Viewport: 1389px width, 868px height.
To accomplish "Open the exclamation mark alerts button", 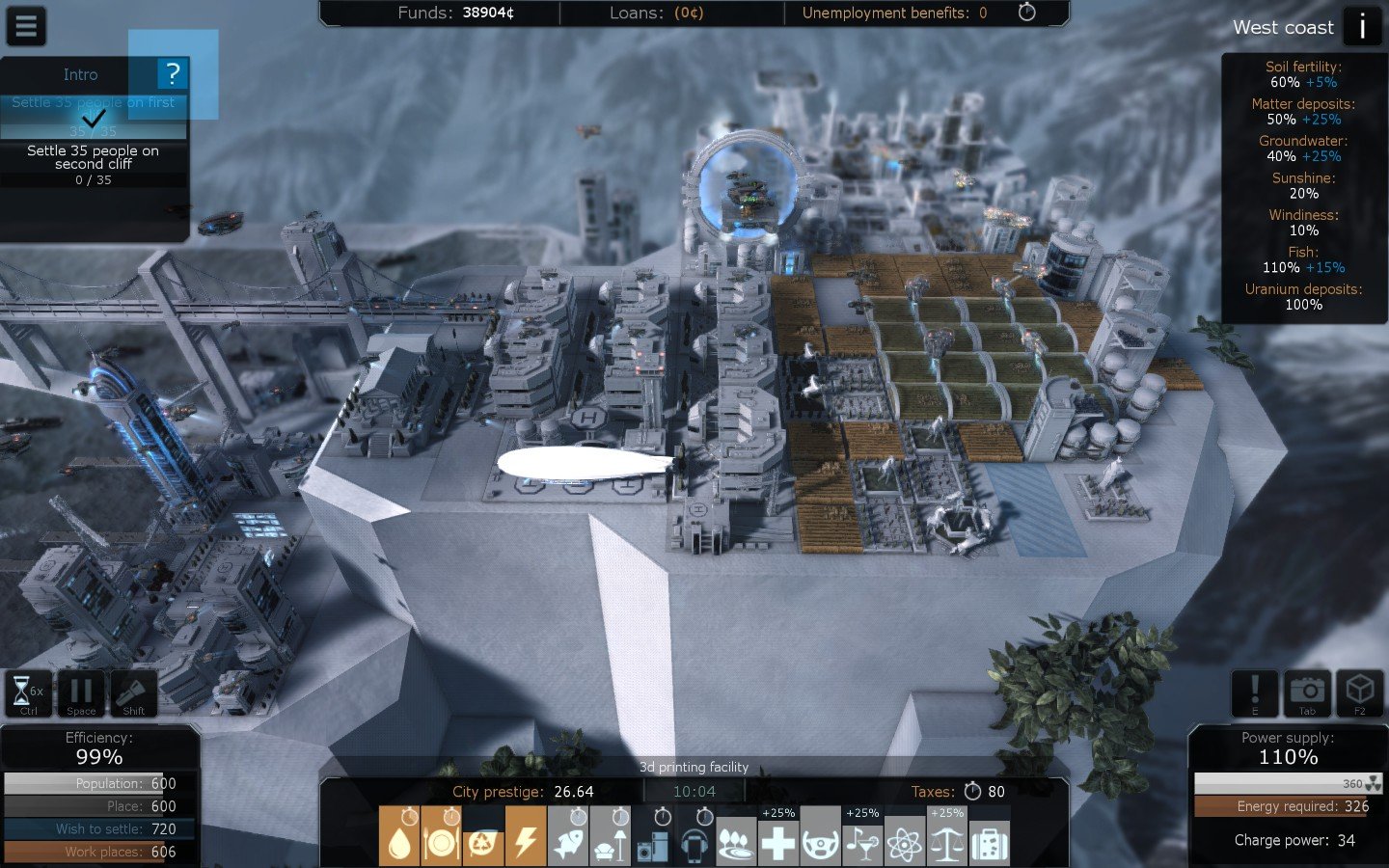I will 1255,693.
